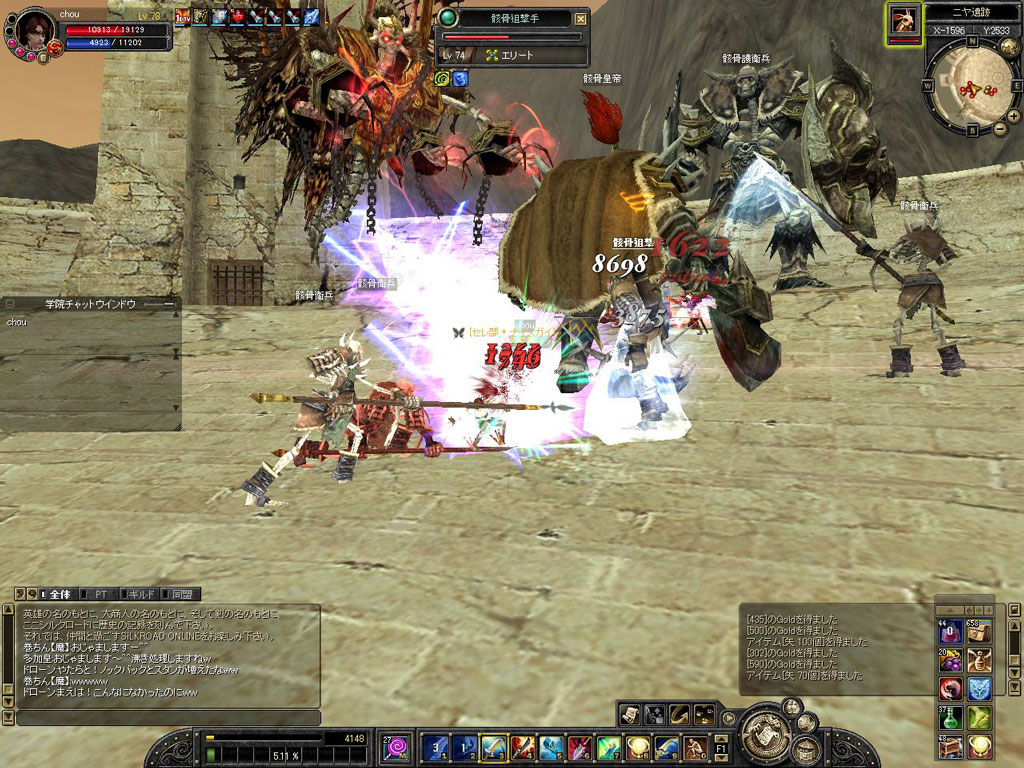Use the purple grapes item in side quickbar

950,660
